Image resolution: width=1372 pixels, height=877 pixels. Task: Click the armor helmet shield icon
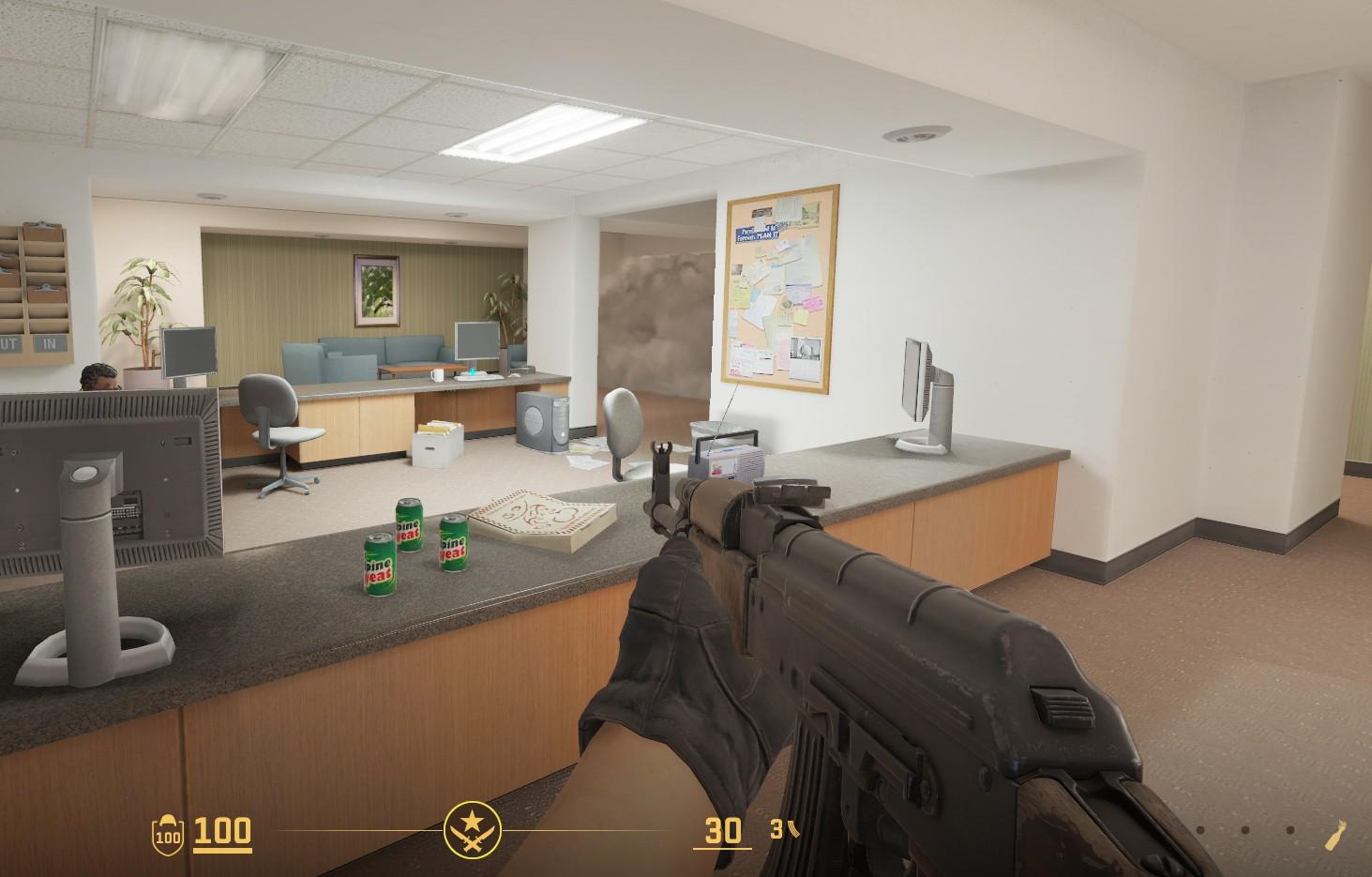click(169, 832)
